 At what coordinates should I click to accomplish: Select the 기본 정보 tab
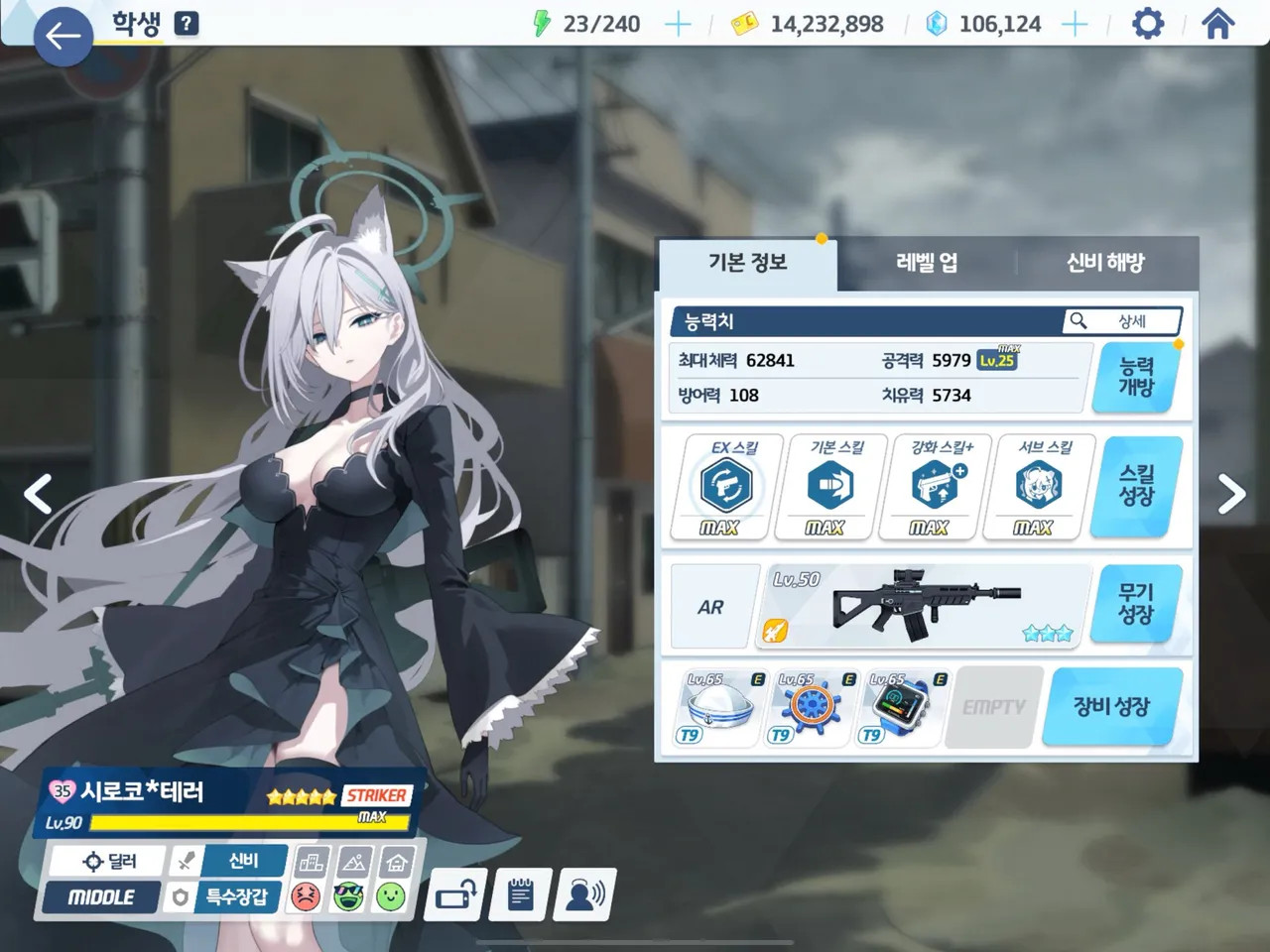pos(747,263)
